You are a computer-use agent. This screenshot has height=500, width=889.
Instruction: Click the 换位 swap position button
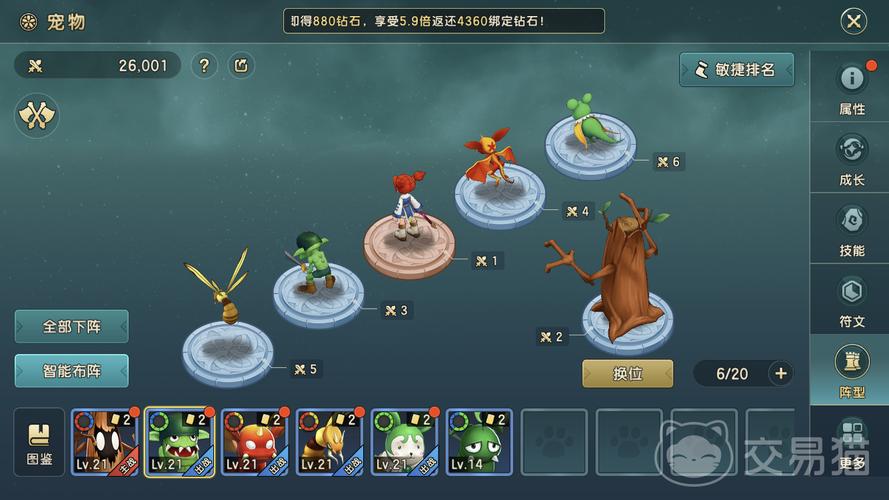pyautogui.click(x=627, y=373)
